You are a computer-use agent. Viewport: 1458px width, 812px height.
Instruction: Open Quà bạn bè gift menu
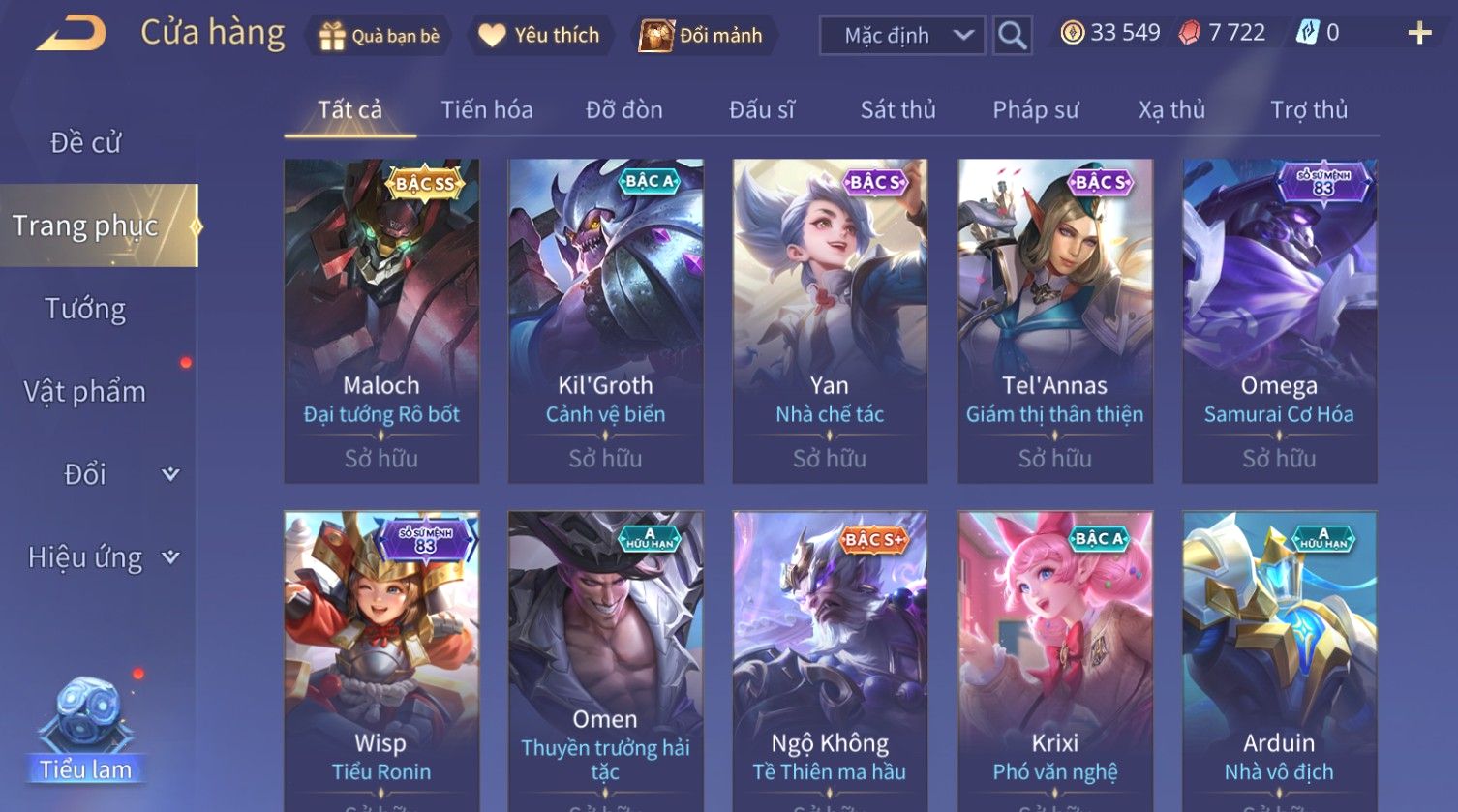tap(380, 36)
